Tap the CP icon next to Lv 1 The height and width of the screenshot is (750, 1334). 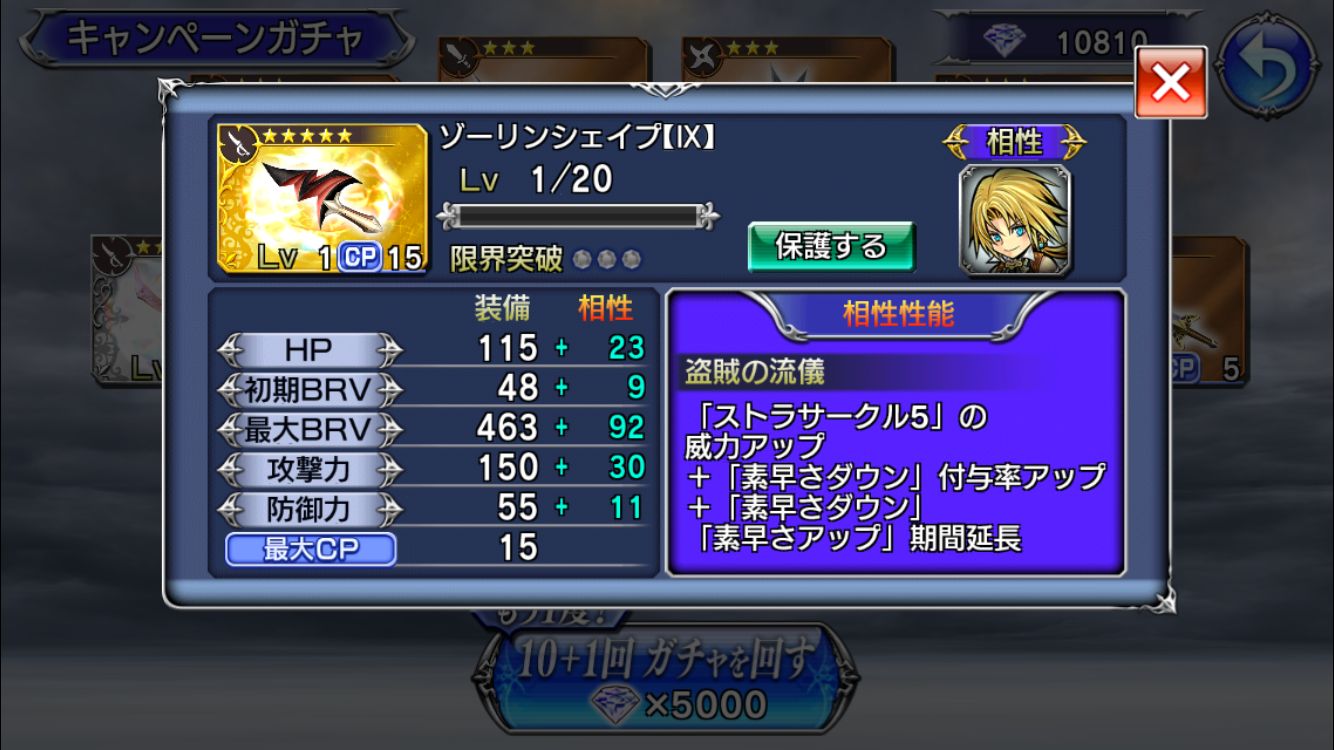coord(360,257)
